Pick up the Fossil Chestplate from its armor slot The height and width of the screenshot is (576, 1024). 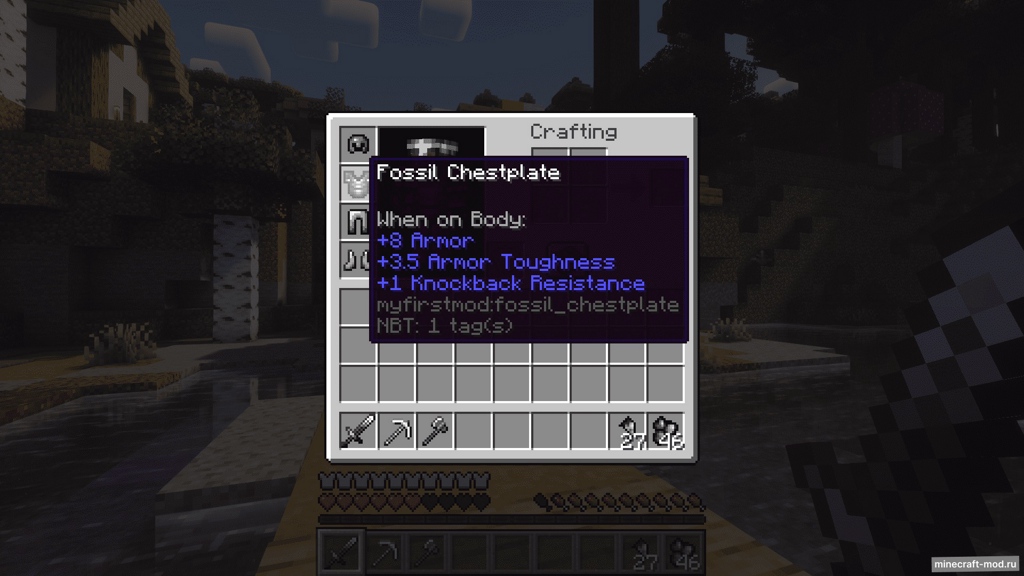point(357,183)
